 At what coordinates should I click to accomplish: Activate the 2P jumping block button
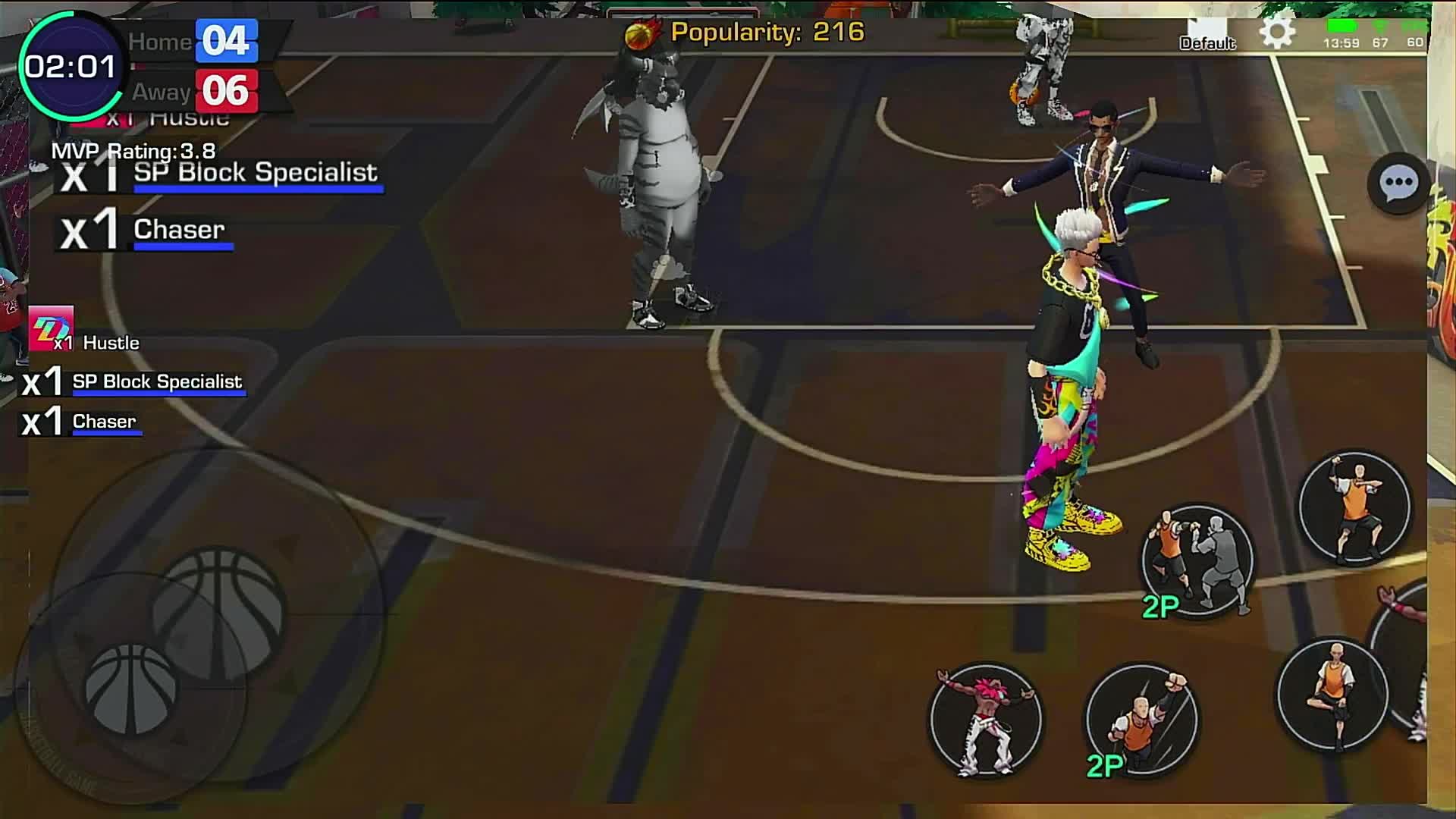point(1141,719)
